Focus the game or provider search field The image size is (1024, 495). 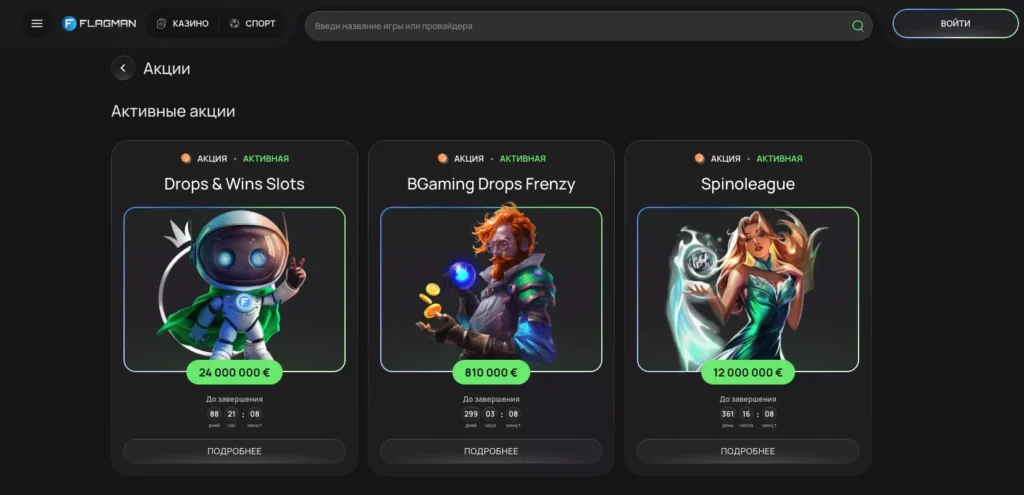pyautogui.click(x=570, y=26)
